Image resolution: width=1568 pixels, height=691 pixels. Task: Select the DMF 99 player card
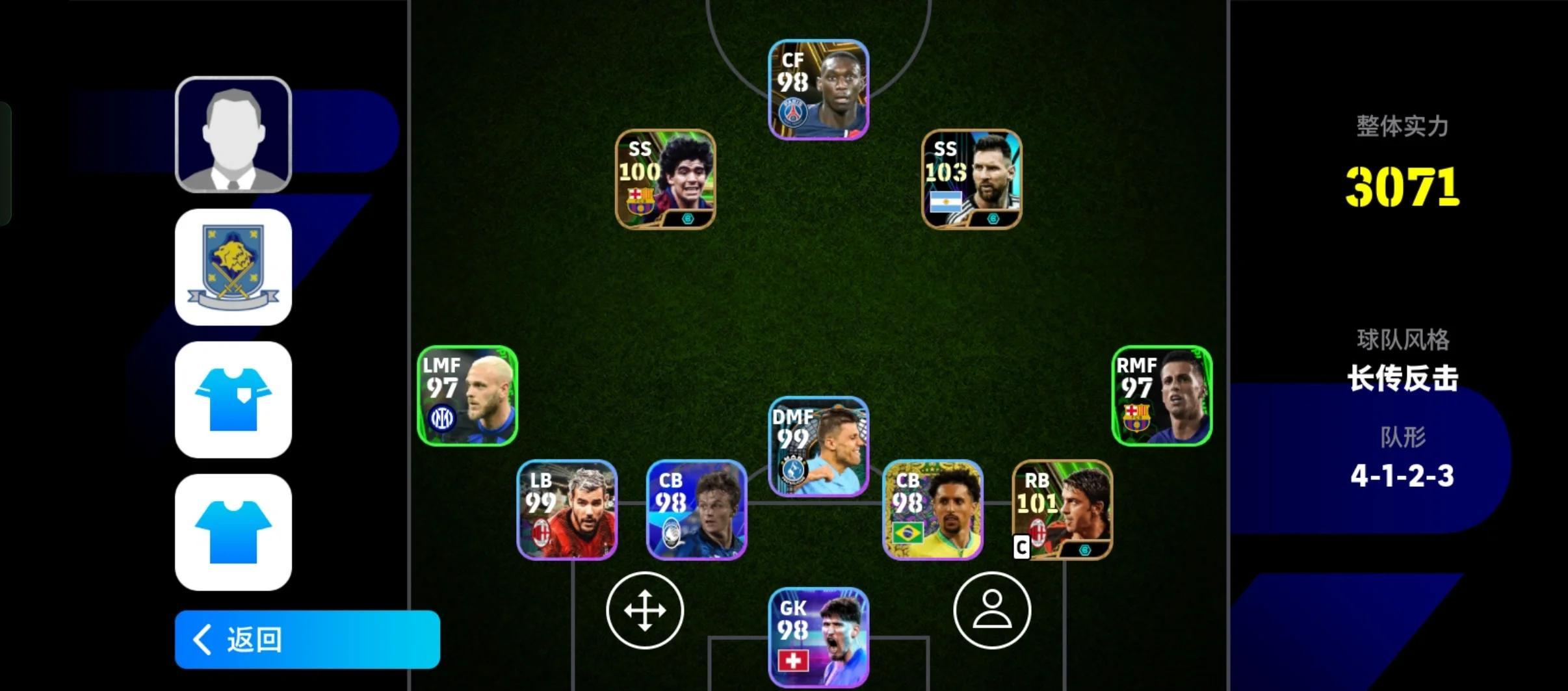pyautogui.click(x=818, y=447)
